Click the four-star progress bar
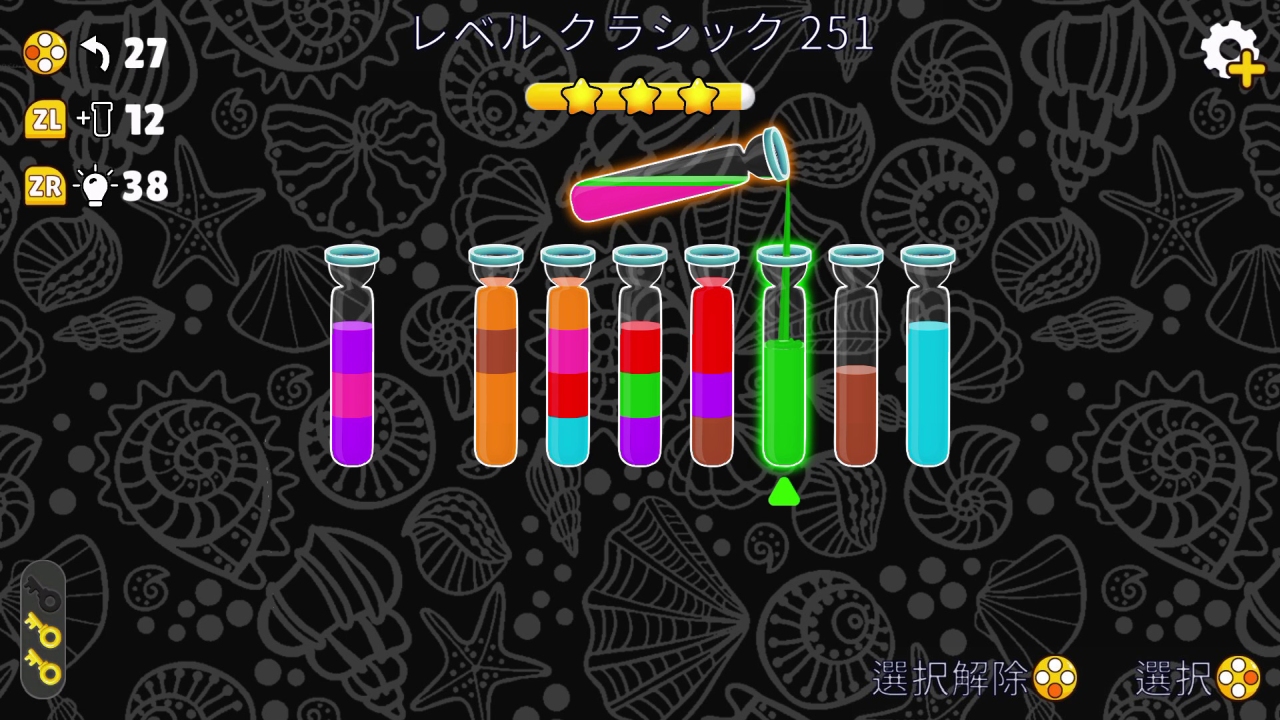The width and height of the screenshot is (1280, 720). point(640,96)
